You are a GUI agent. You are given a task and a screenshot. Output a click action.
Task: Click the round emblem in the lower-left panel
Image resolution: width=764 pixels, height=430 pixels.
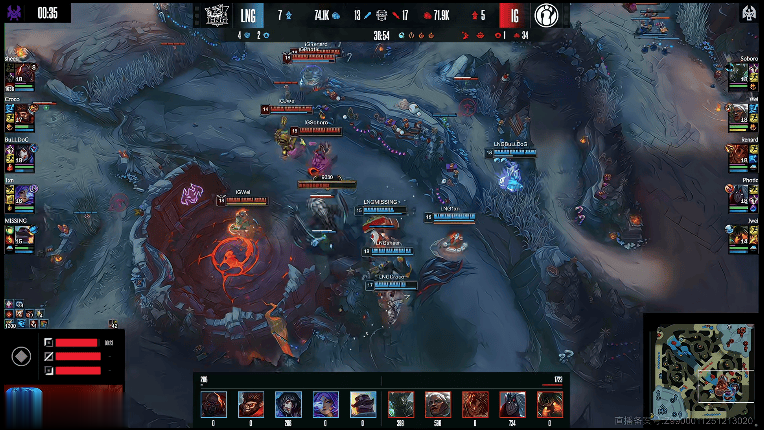20,356
